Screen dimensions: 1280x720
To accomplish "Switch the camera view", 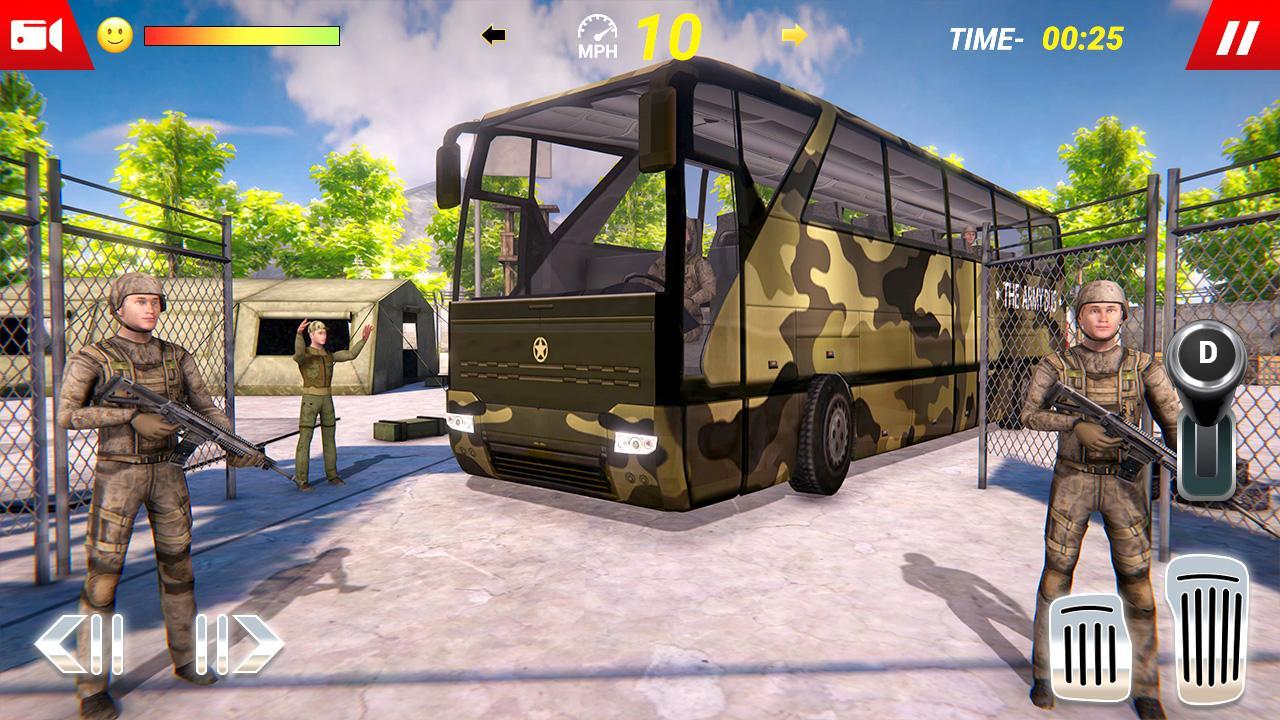I will click(x=37, y=35).
